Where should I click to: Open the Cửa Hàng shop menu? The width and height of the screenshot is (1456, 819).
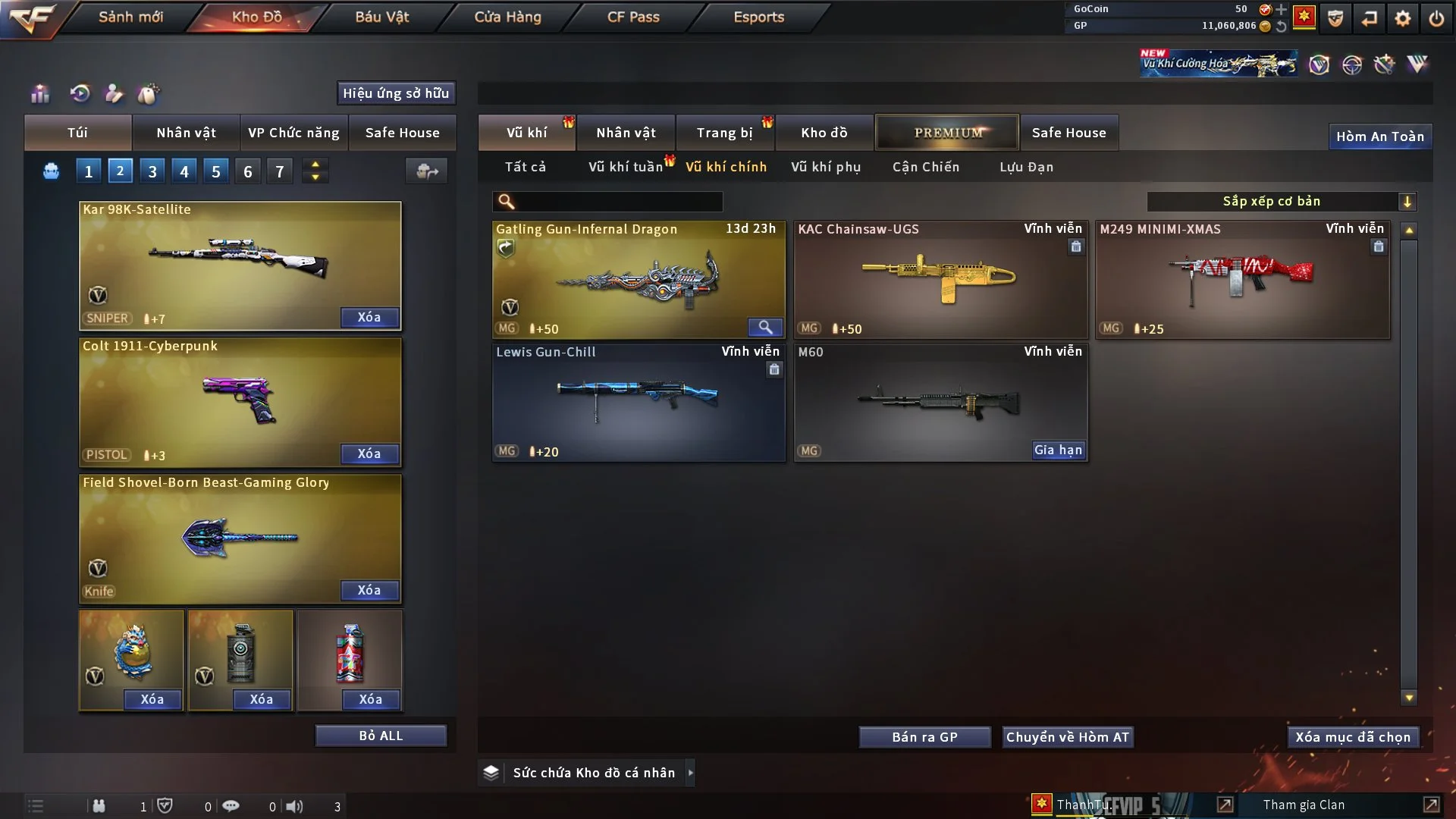click(507, 17)
